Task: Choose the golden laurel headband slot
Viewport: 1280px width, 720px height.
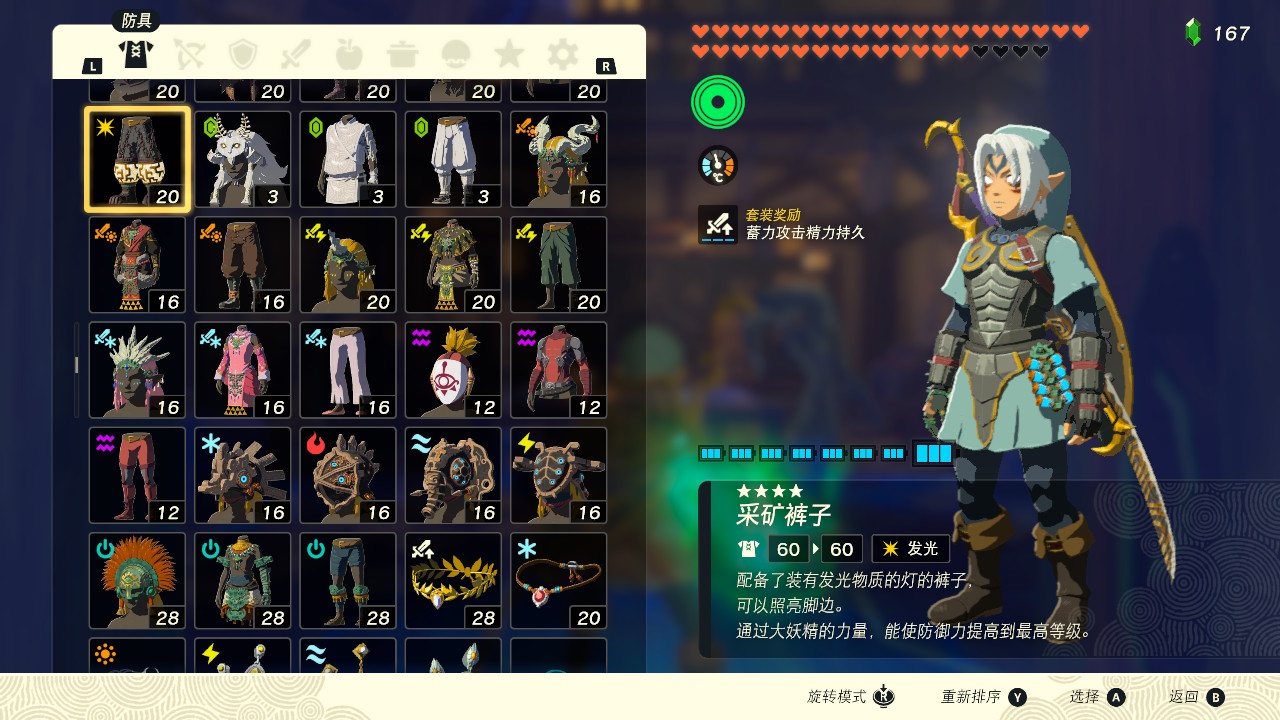Action: point(453,581)
